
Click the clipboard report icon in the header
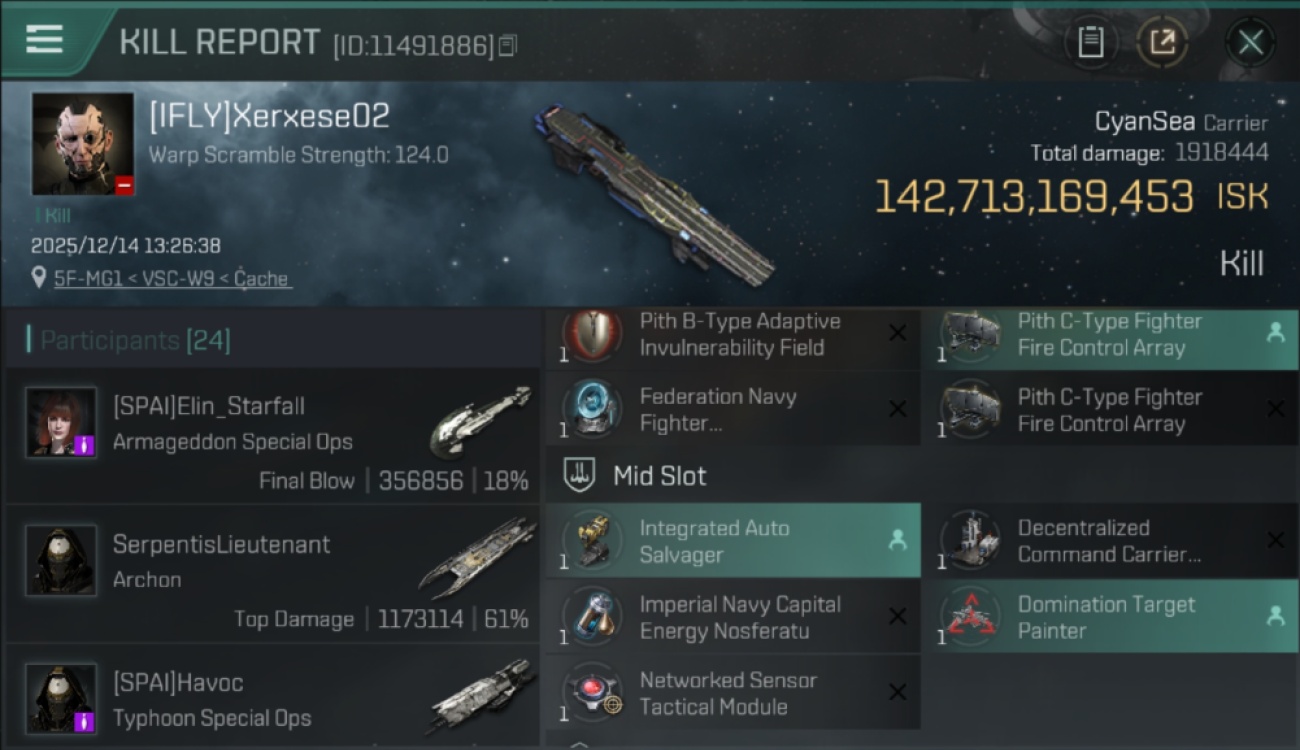pyautogui.click(x=1091, y=43)
